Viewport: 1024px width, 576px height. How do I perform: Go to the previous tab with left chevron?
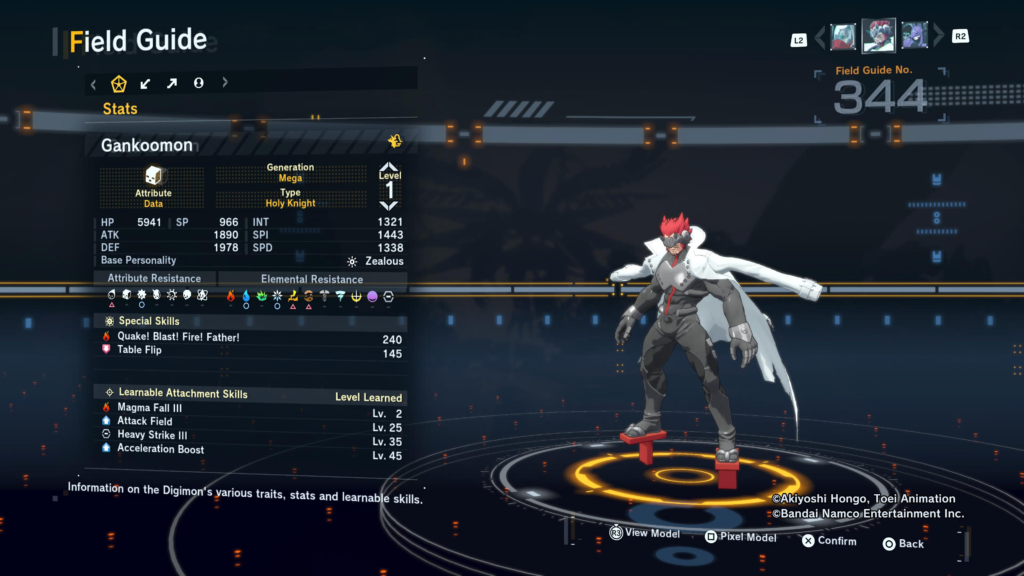point(94,84)
